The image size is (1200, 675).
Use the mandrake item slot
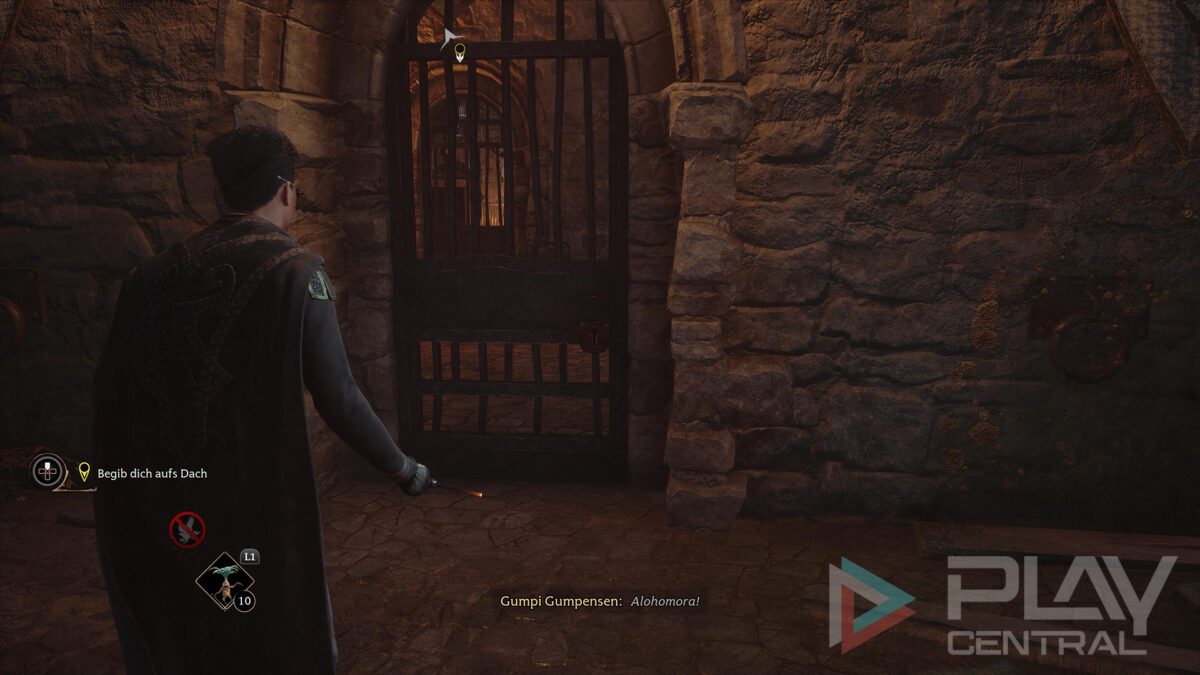click(x=225, y=581)
